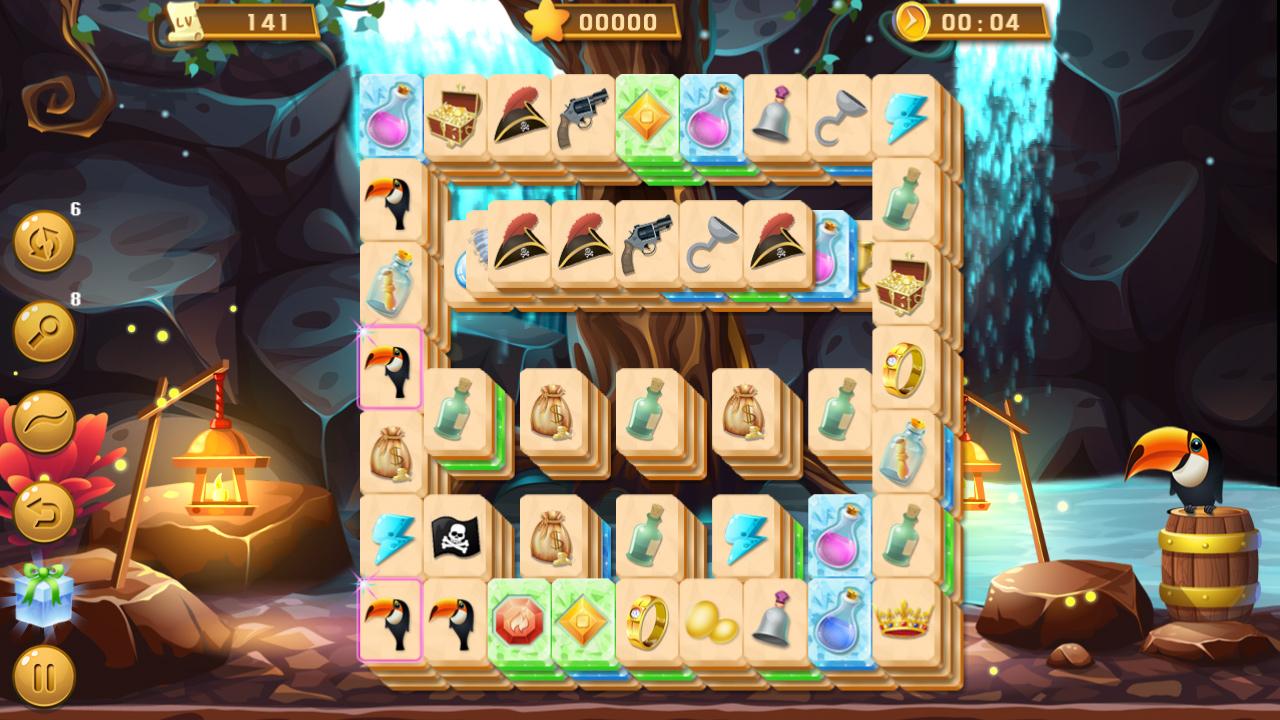Image resolution: width=1280 pixels, height=720 pixels.
Task: Select a lightning bolt tile
Action: (x=391, y=534)
